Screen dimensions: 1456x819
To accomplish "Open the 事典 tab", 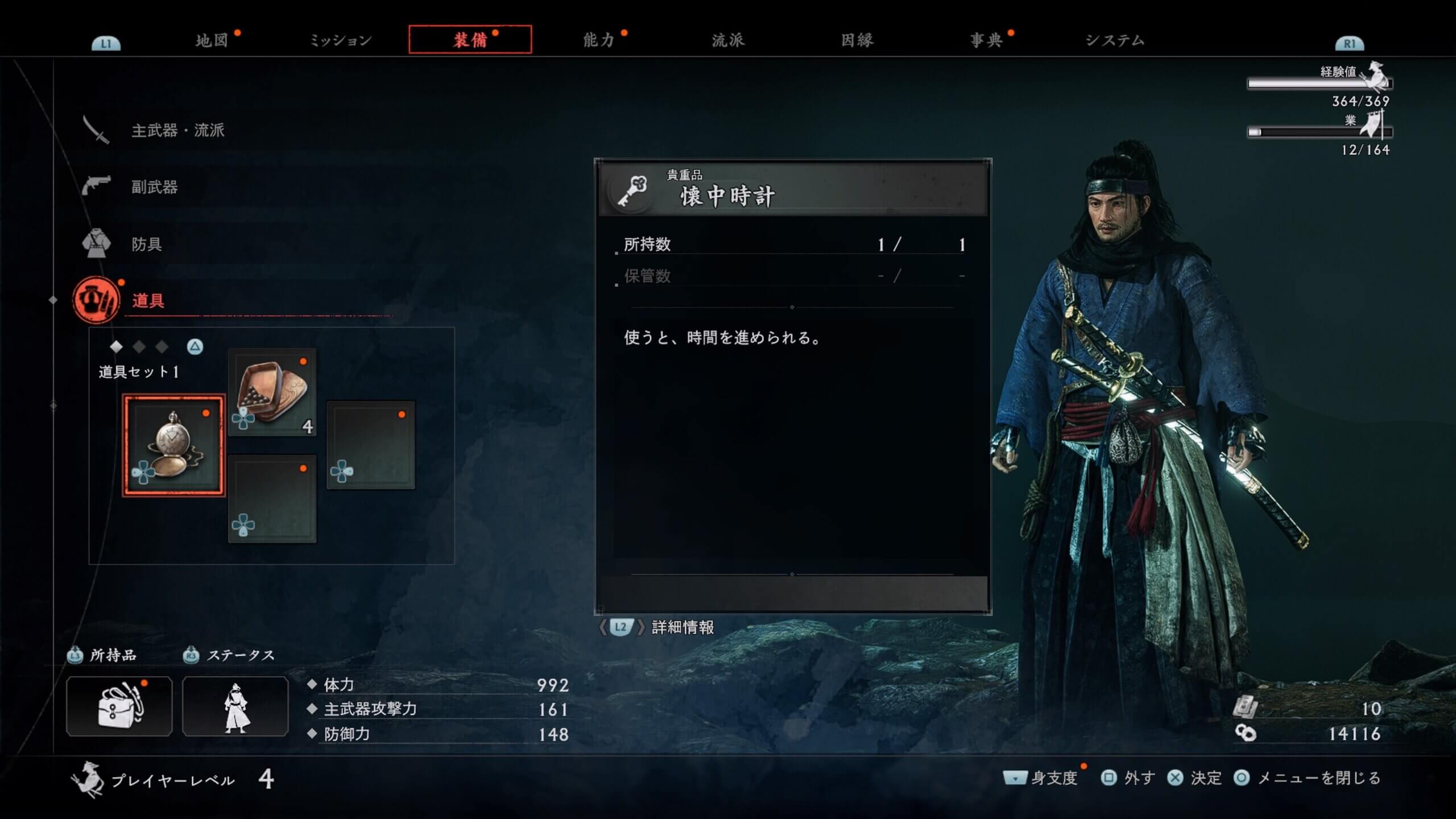I will tap(986, 40).
